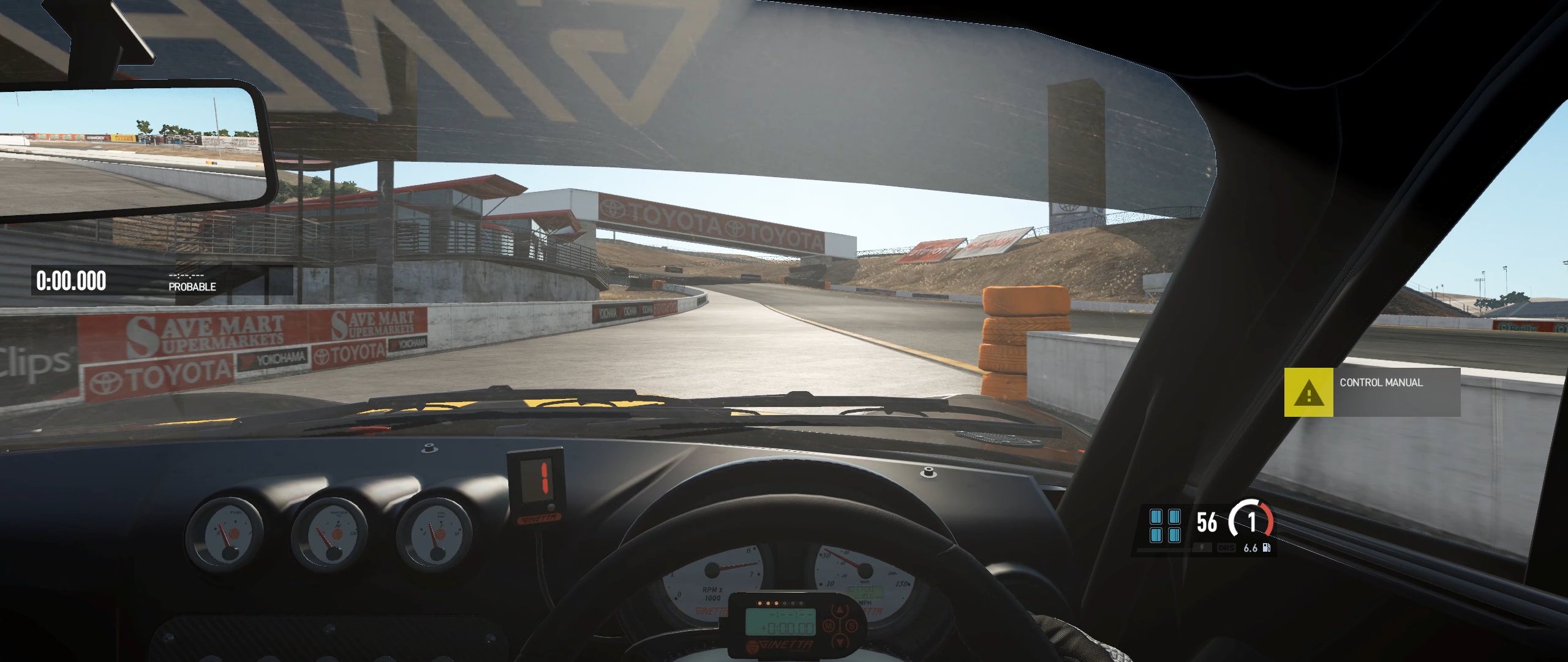Click the speed readout showing 56
Image resolution: width=1568 pixels, height=662 pixels.
(x=1207, y=521)
